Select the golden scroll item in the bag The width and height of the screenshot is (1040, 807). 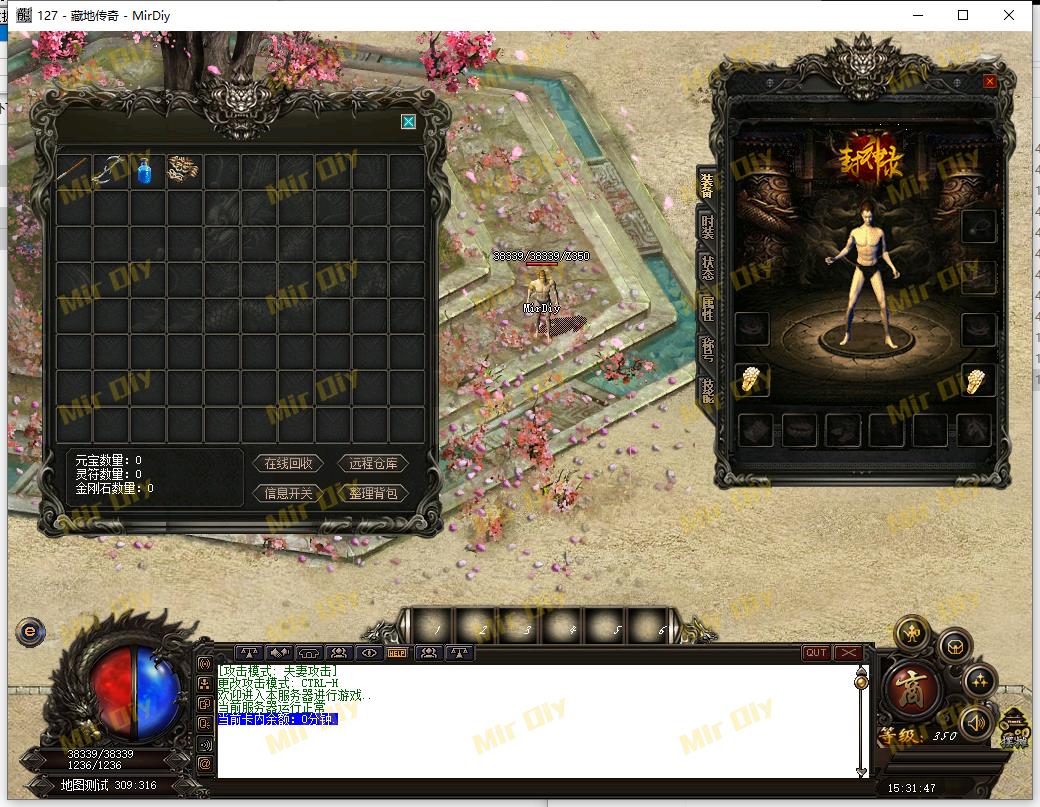[183, 169]
